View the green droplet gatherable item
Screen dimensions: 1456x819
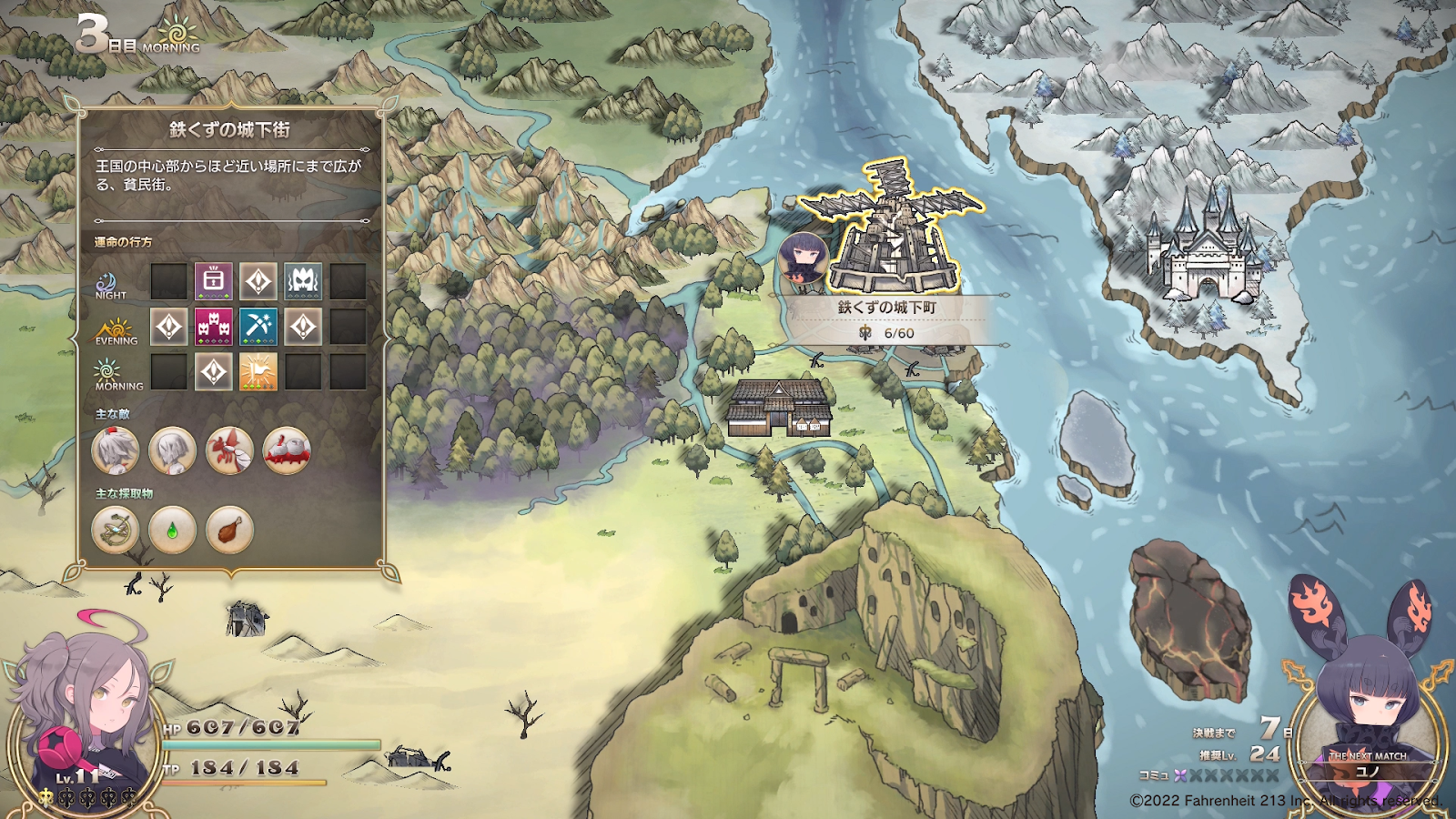[x=172, y=530]
